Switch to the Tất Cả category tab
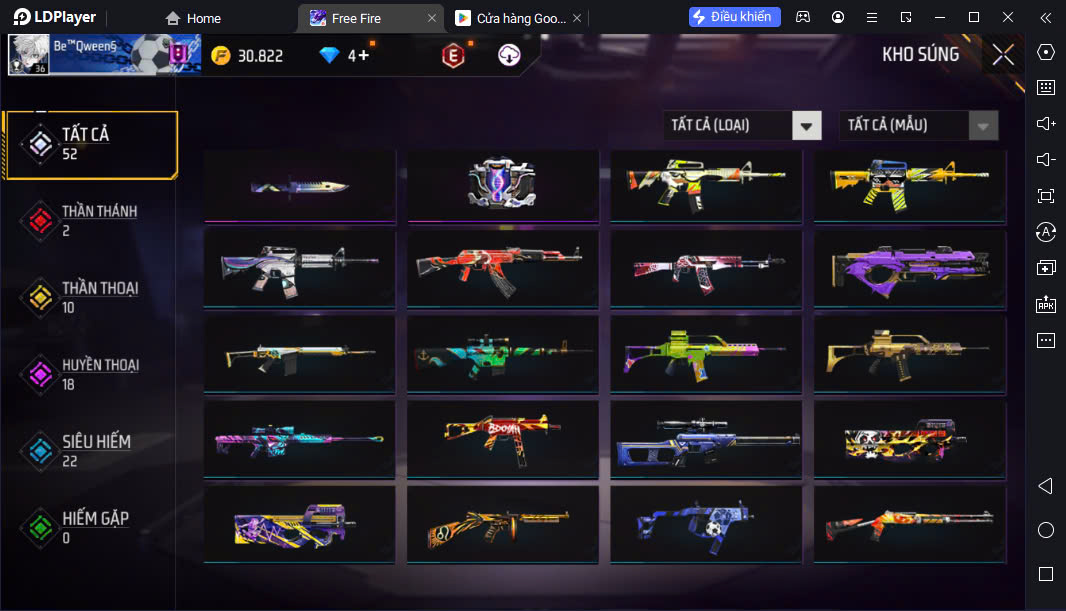 click(x=90, y=144)
